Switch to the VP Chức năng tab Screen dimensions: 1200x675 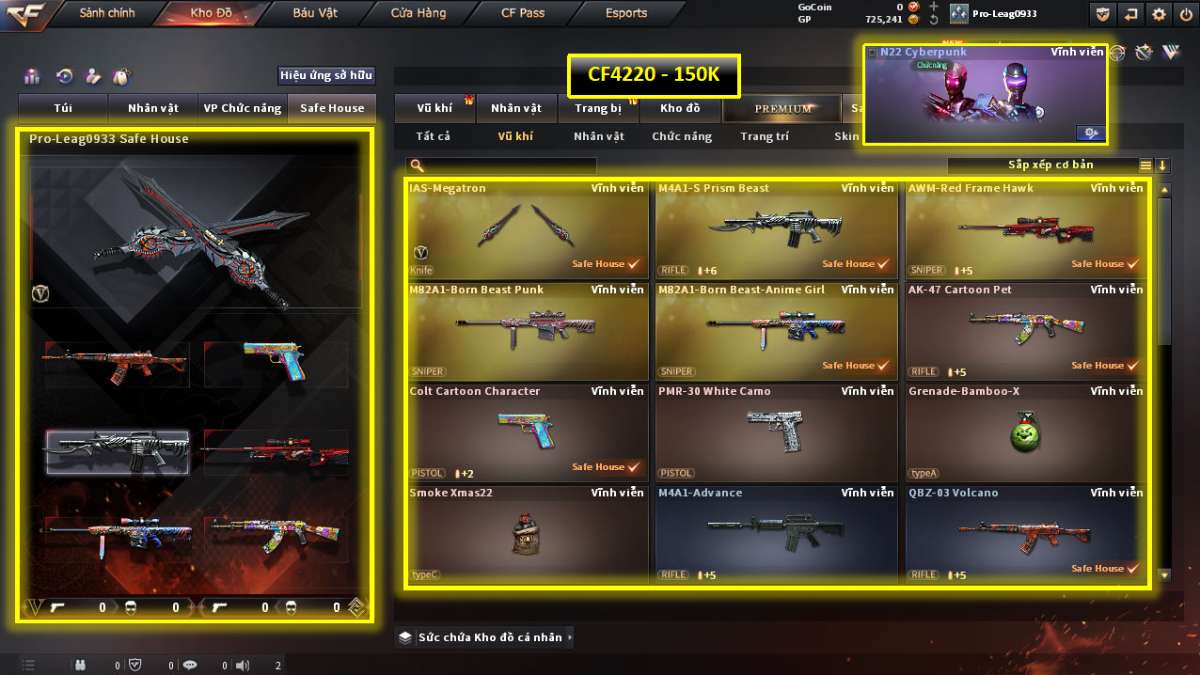pyautogui.click(x=242, y=108)
